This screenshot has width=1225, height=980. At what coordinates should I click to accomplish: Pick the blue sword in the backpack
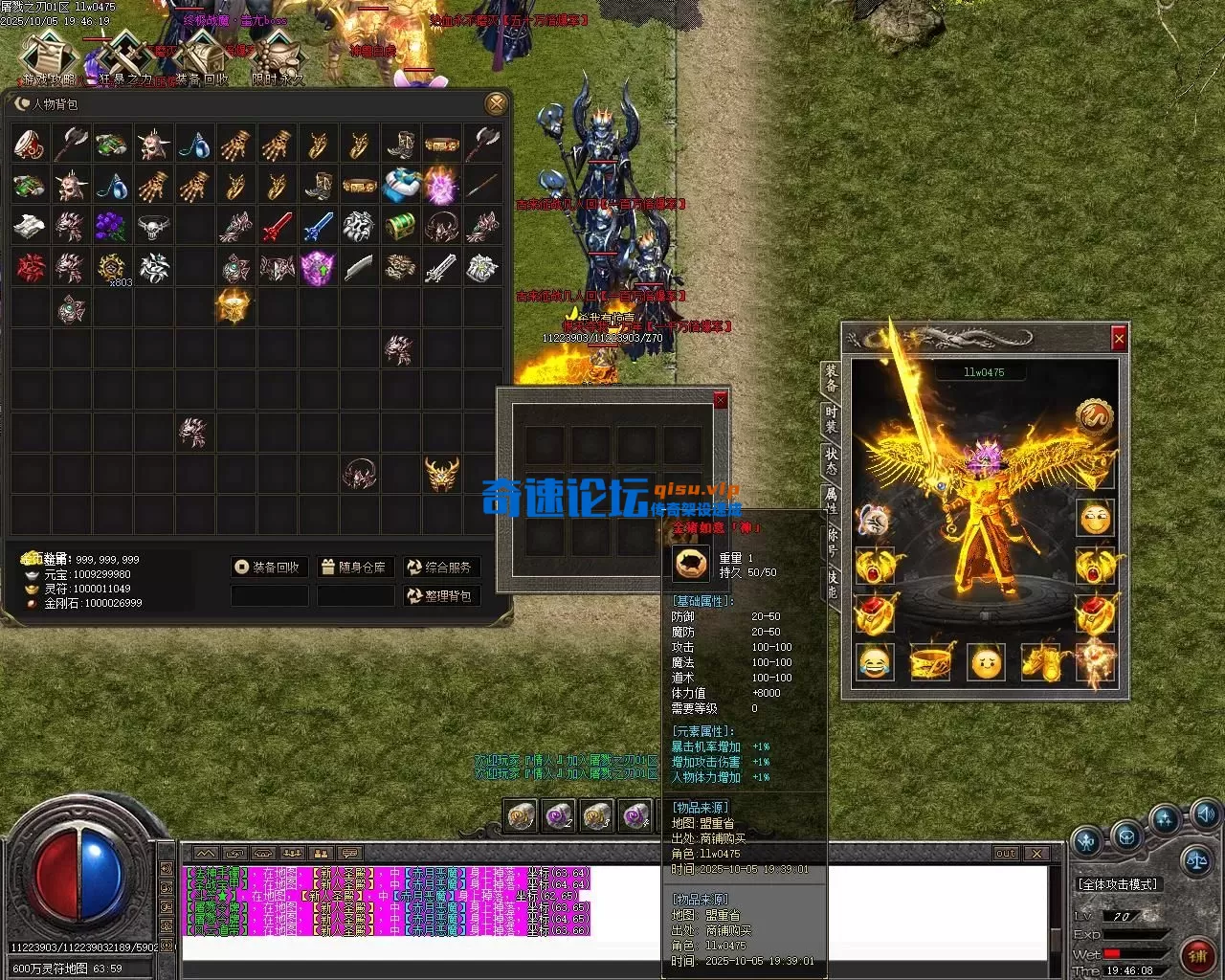tap(318, 227)
